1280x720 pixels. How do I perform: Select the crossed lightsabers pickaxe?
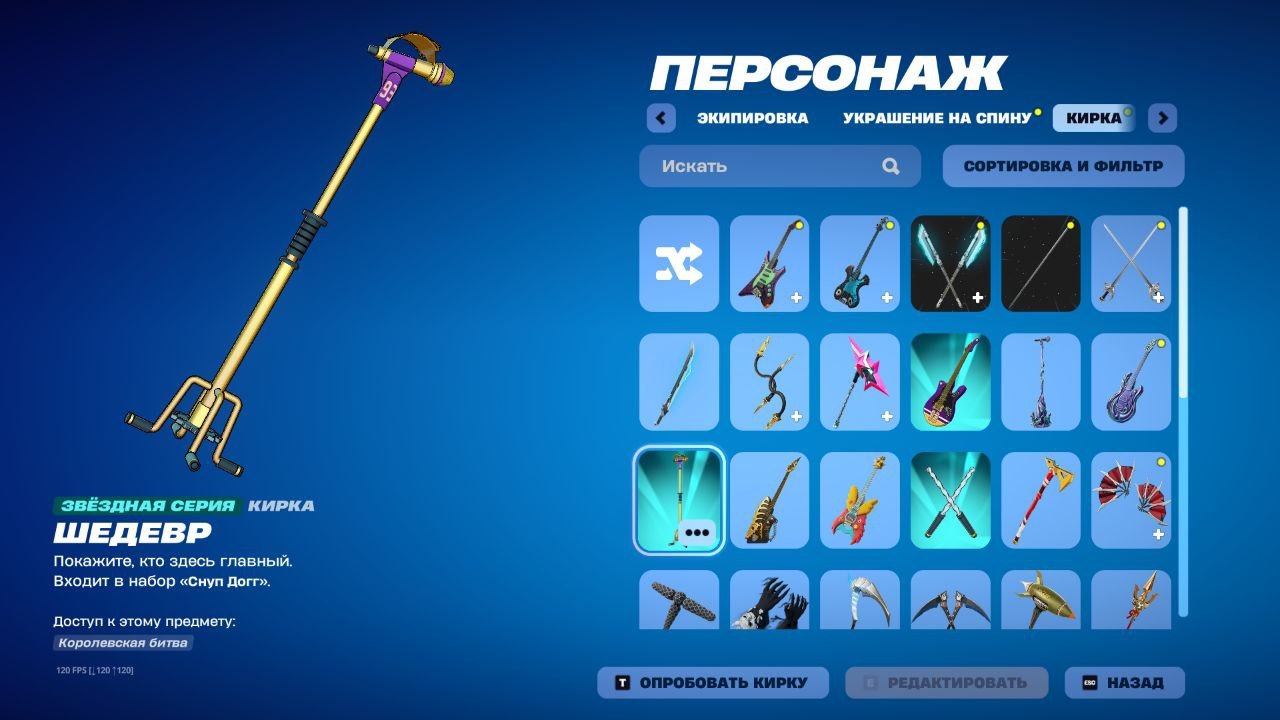click(x=950, y=263)
